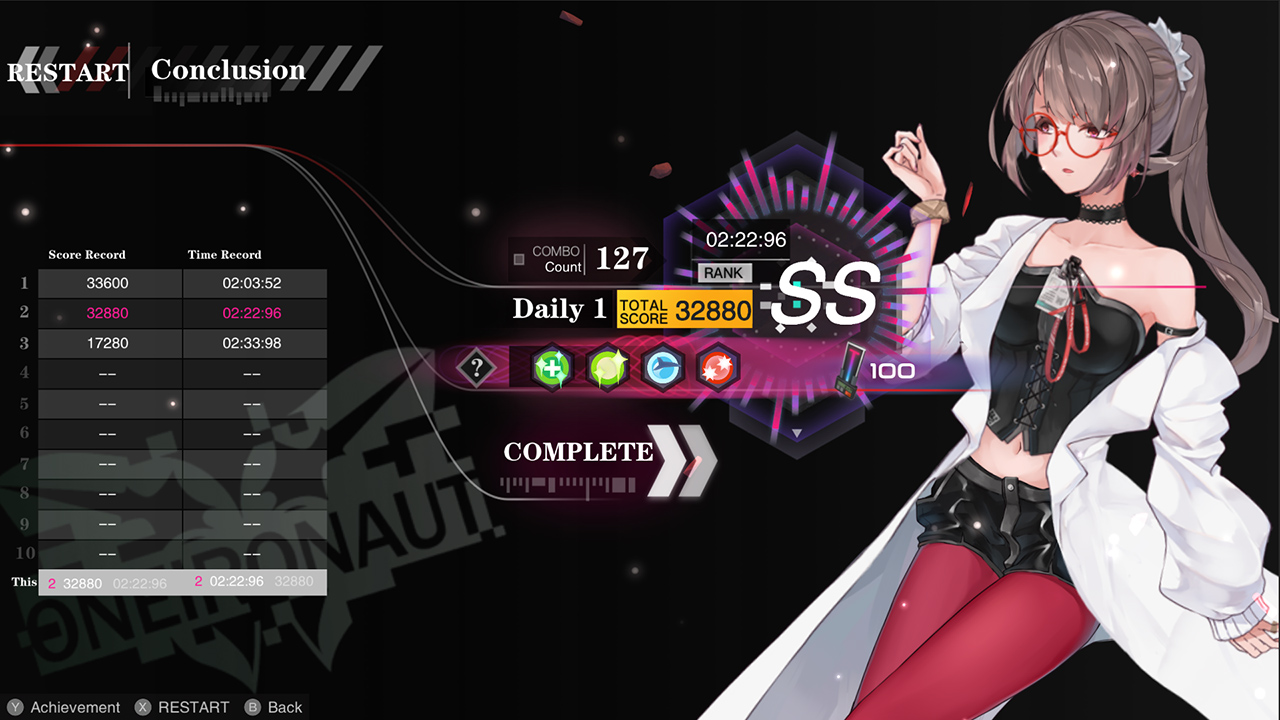The image size is (1280, 720).
Task: Select the green plus healing badge icon
Action: [551, 368]
